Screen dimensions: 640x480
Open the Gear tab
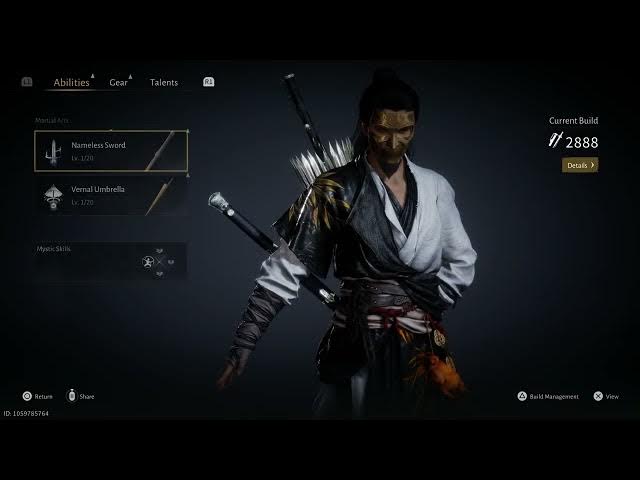tap(118, 83)
